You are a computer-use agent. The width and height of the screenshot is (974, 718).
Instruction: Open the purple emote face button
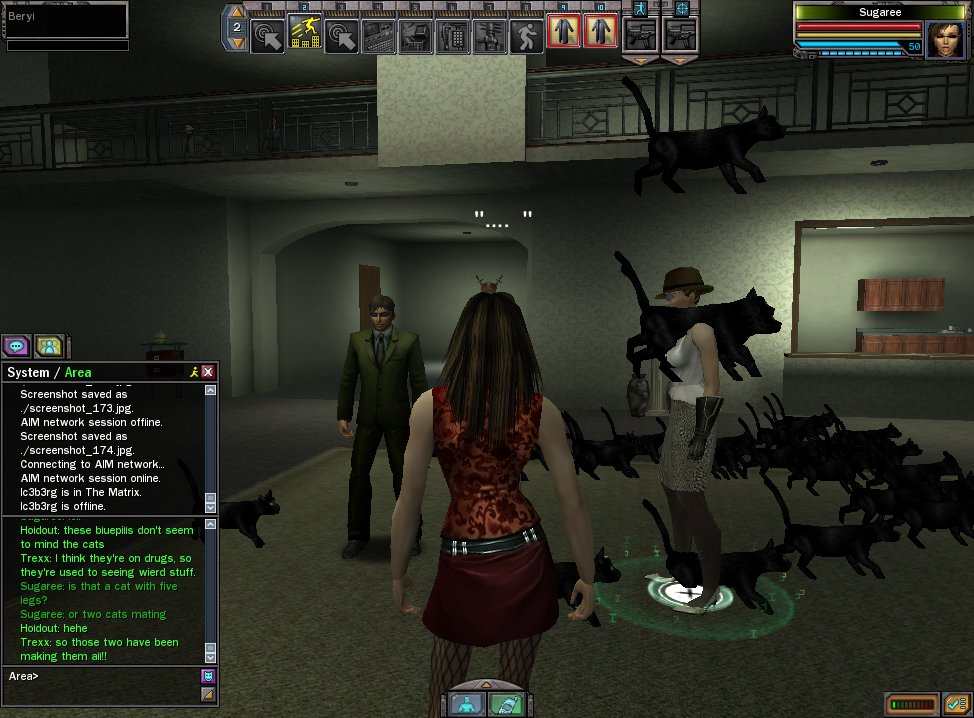tap(208, 677)
